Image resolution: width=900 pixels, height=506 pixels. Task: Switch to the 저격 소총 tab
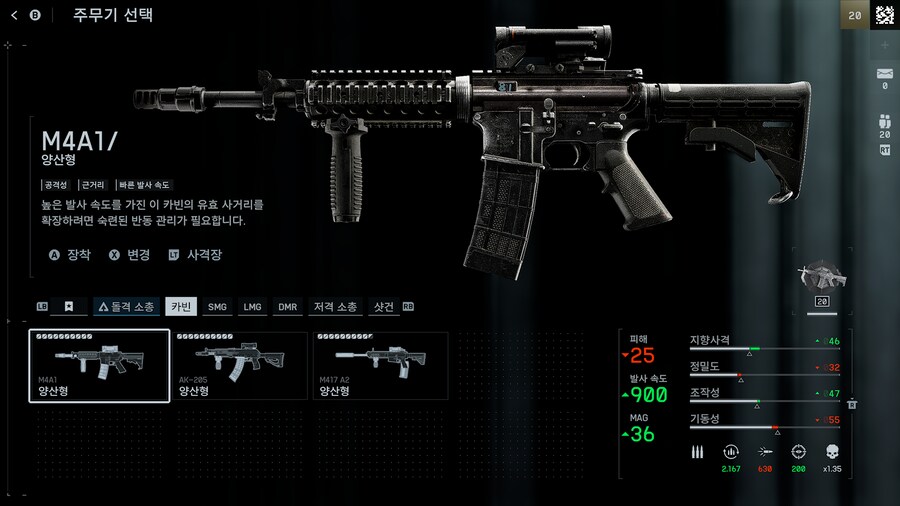(336, 307)
